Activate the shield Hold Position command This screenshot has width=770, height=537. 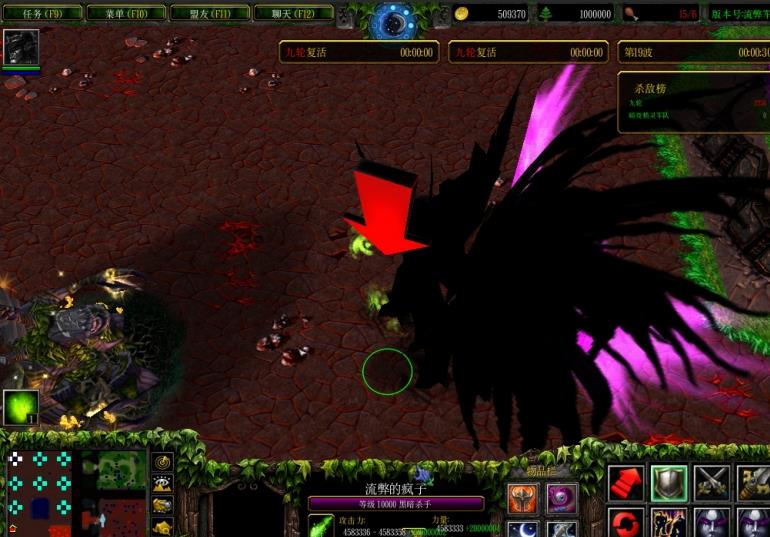click(x=669, y=484)
